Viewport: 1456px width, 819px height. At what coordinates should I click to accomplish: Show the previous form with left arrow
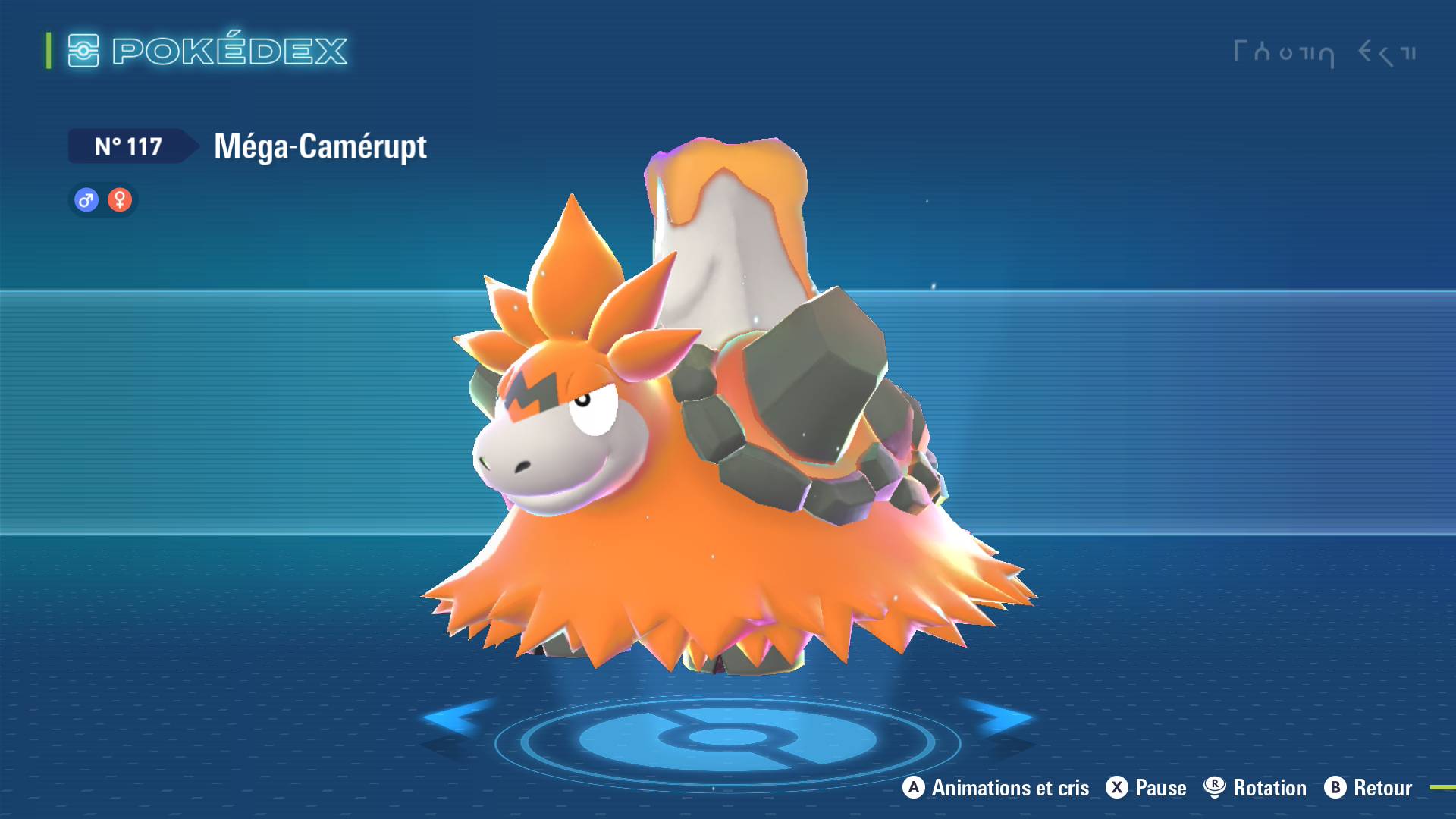[x=455, y=717]
